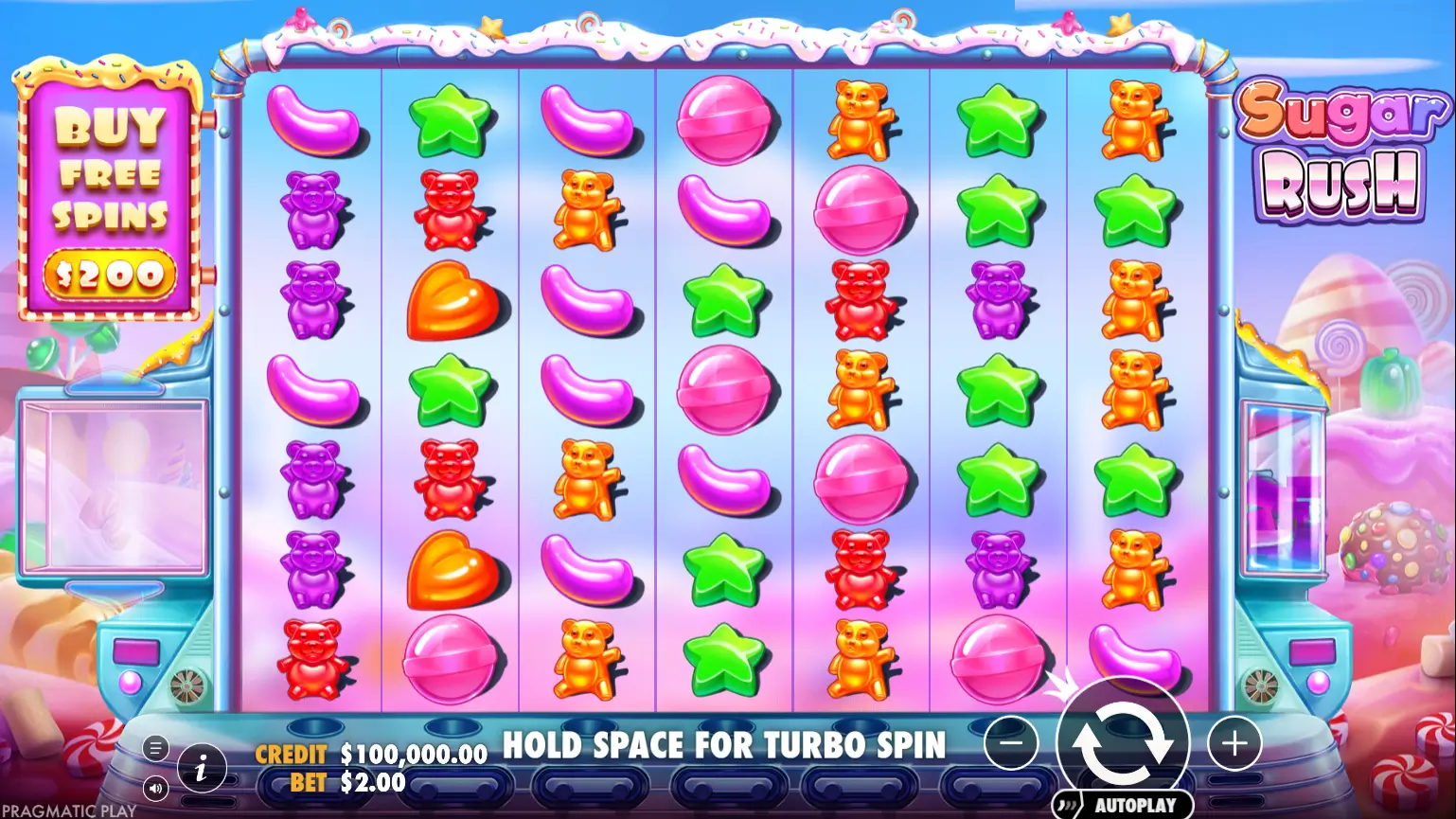Click the HOLD SPACE FOR TURBO SPIN banner
This screenshot has height=819, width=1456.
(x=726, y=745)
